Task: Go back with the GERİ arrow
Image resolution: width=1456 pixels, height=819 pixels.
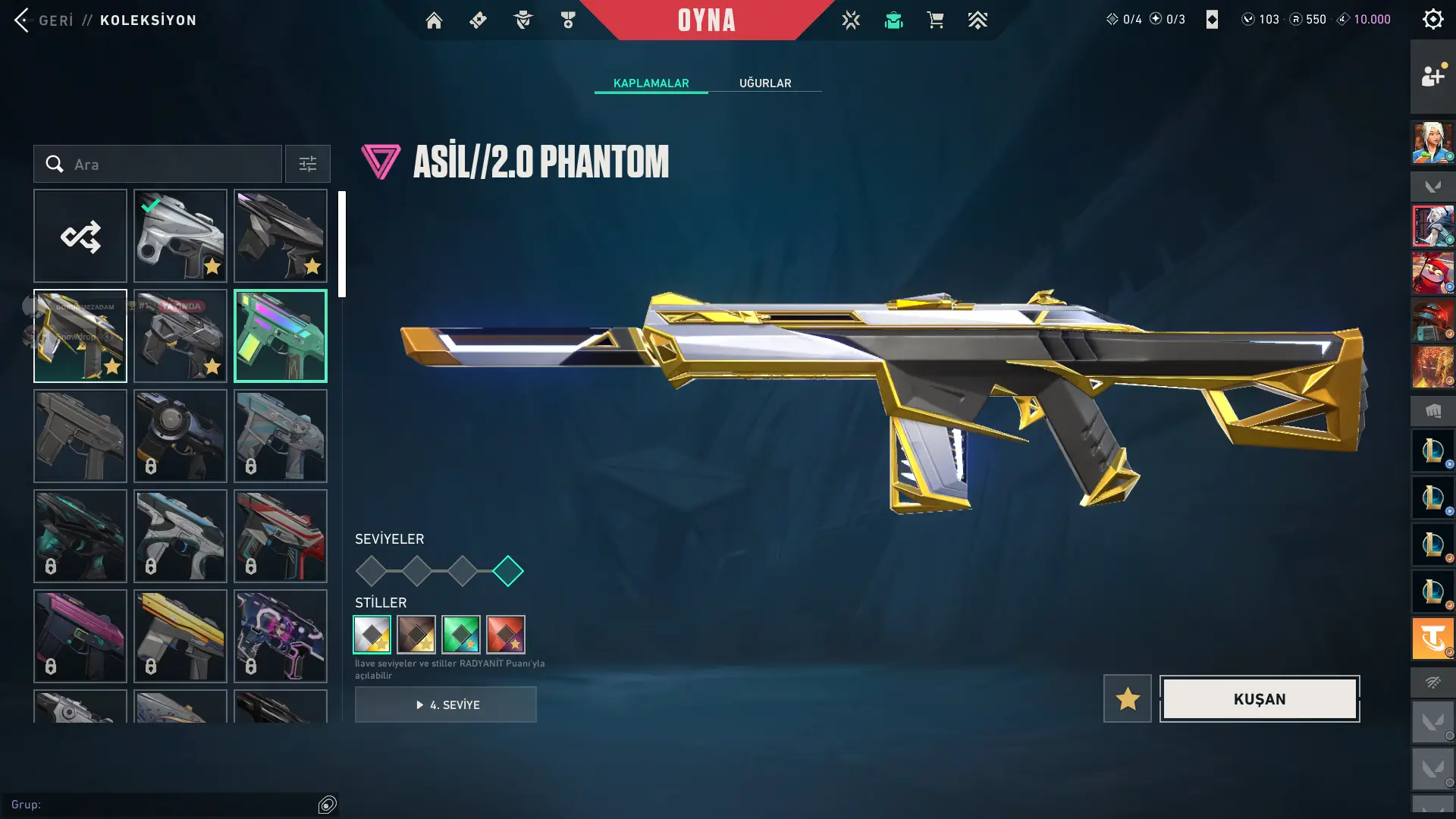Action: (x=23, y=20)
